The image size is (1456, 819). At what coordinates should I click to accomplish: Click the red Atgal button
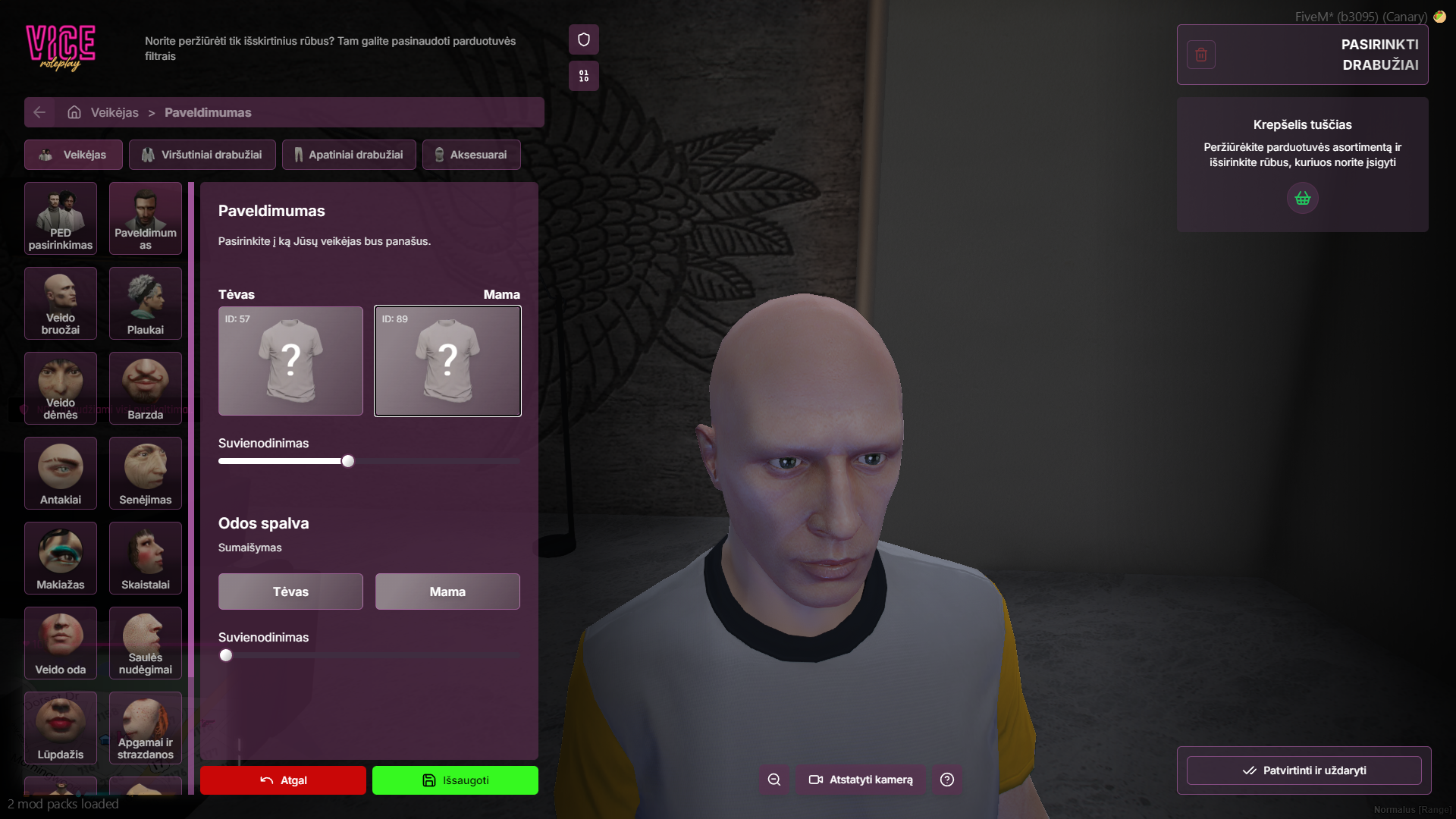pyautogui.click(x=283, y=780)
